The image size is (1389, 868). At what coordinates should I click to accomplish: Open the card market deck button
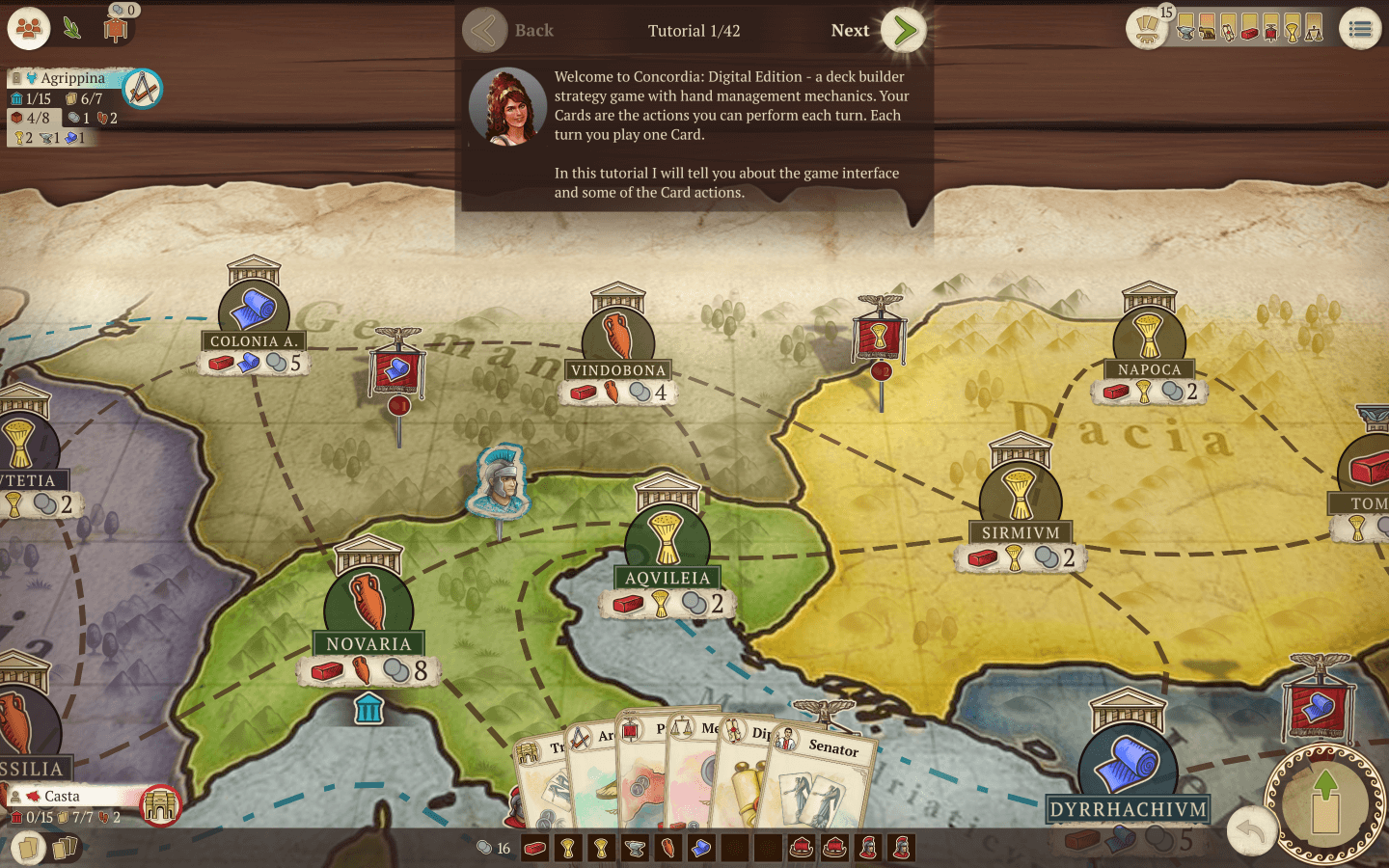[x=1147, y=29]
